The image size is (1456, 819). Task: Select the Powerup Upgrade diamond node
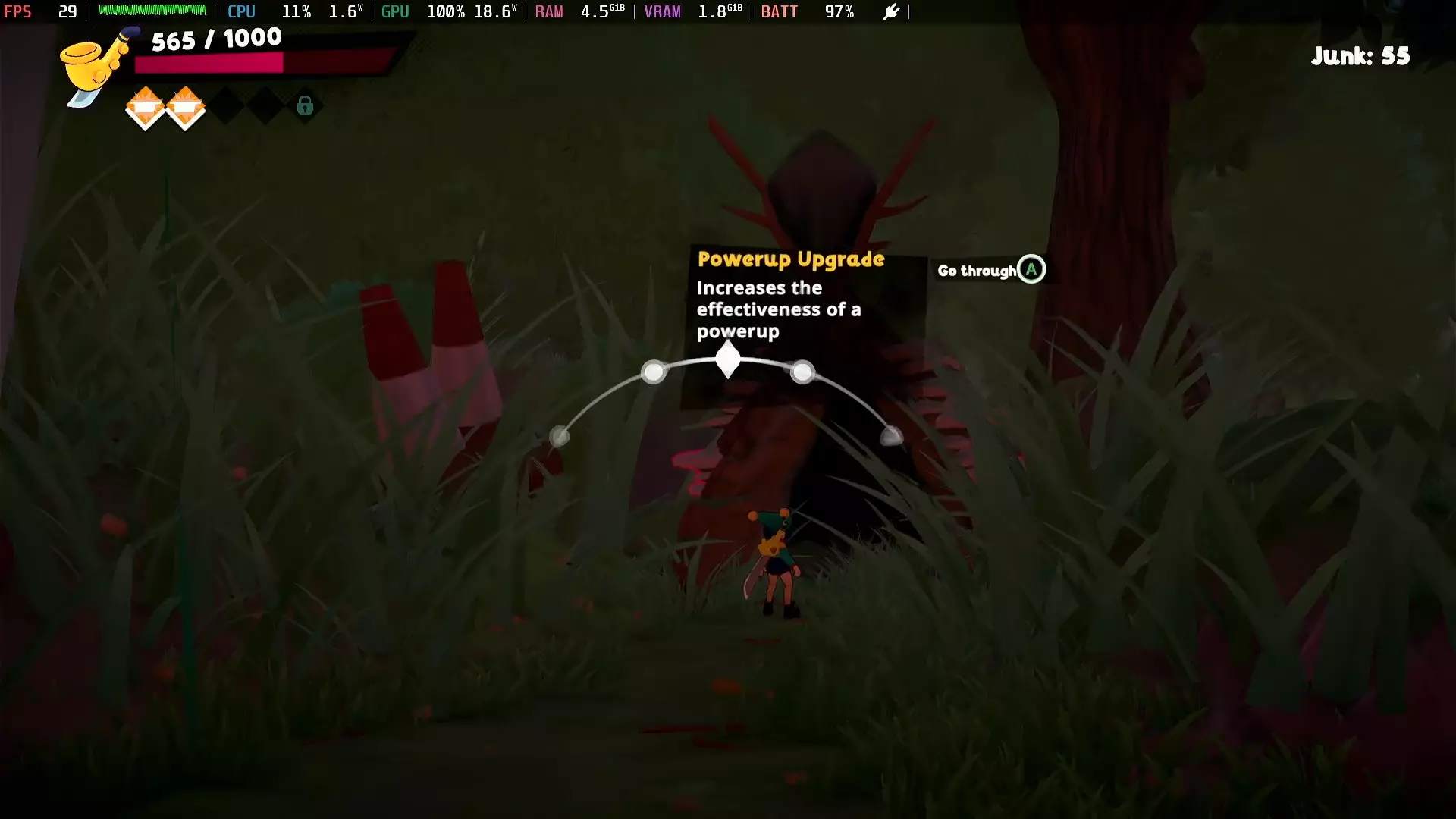click(x=728, y=359)
